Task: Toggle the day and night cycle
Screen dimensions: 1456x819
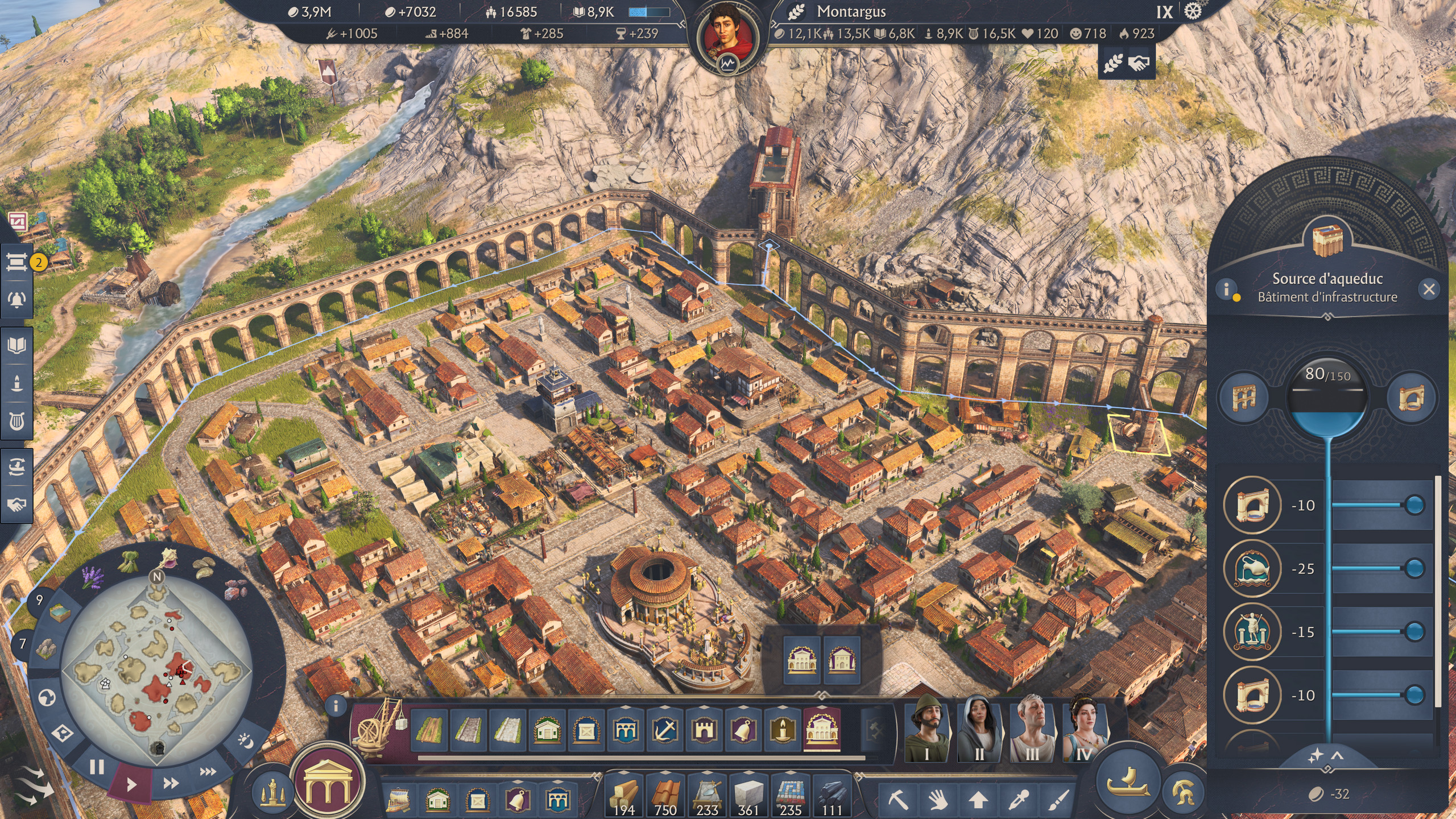Action: [x=245, y=741]
